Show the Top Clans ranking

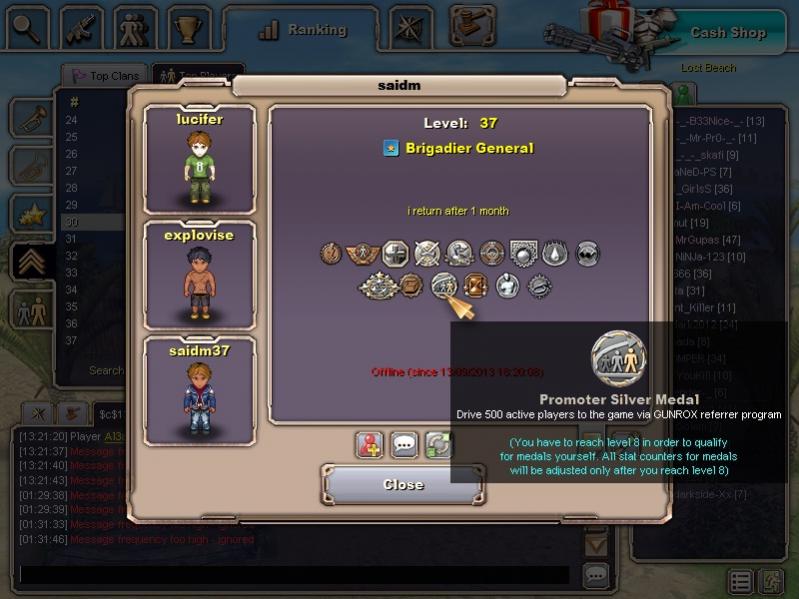click(x=104, y=76)
